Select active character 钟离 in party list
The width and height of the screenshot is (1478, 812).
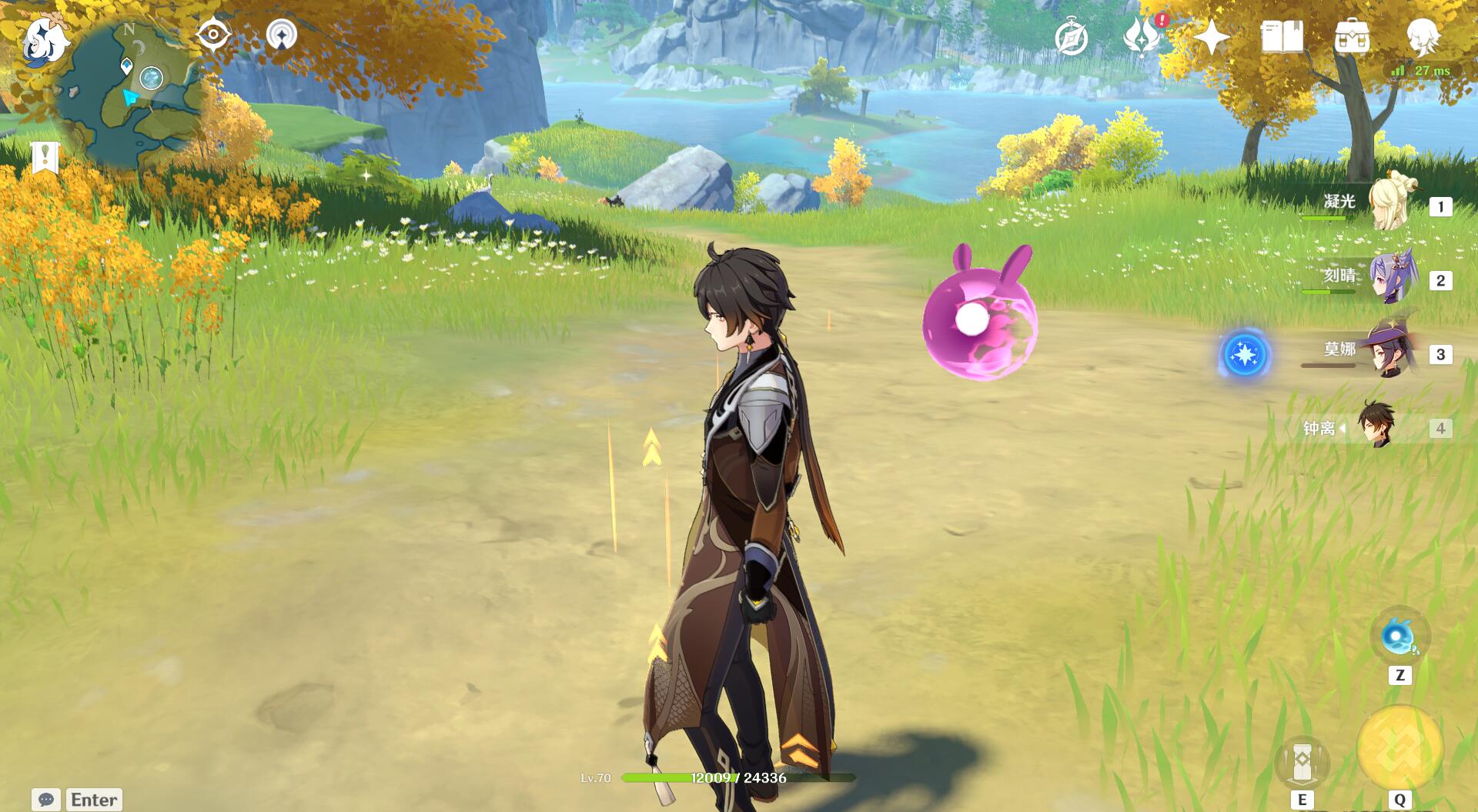(x=1375, y=426)
